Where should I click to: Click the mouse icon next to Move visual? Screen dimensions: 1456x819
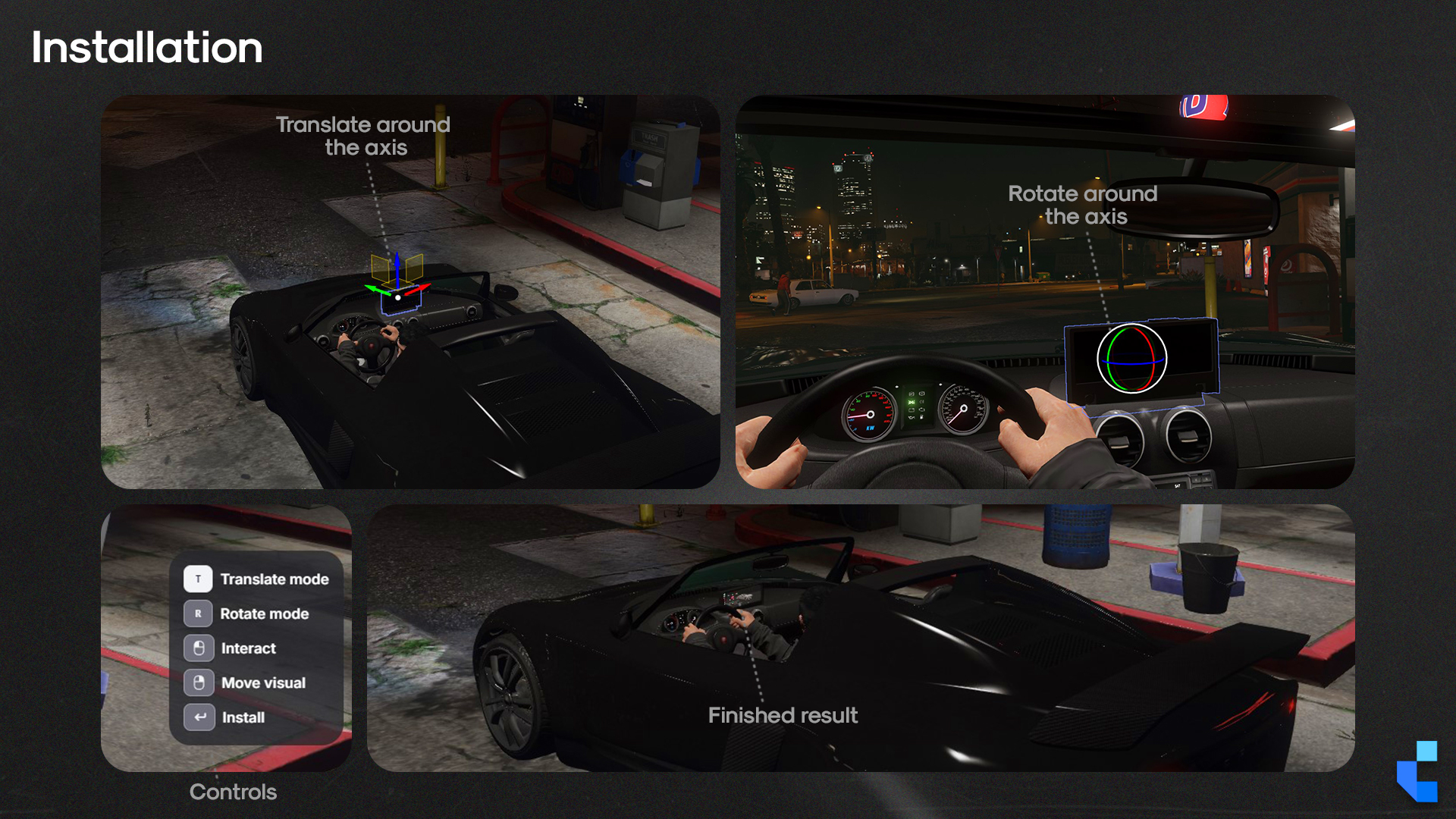pyautogui.click(x=199, y=682)
